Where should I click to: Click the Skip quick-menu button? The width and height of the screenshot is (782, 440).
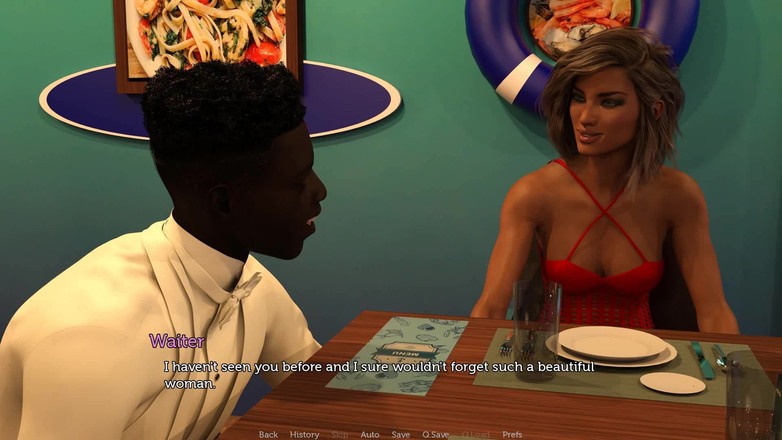tap(340, 434)
